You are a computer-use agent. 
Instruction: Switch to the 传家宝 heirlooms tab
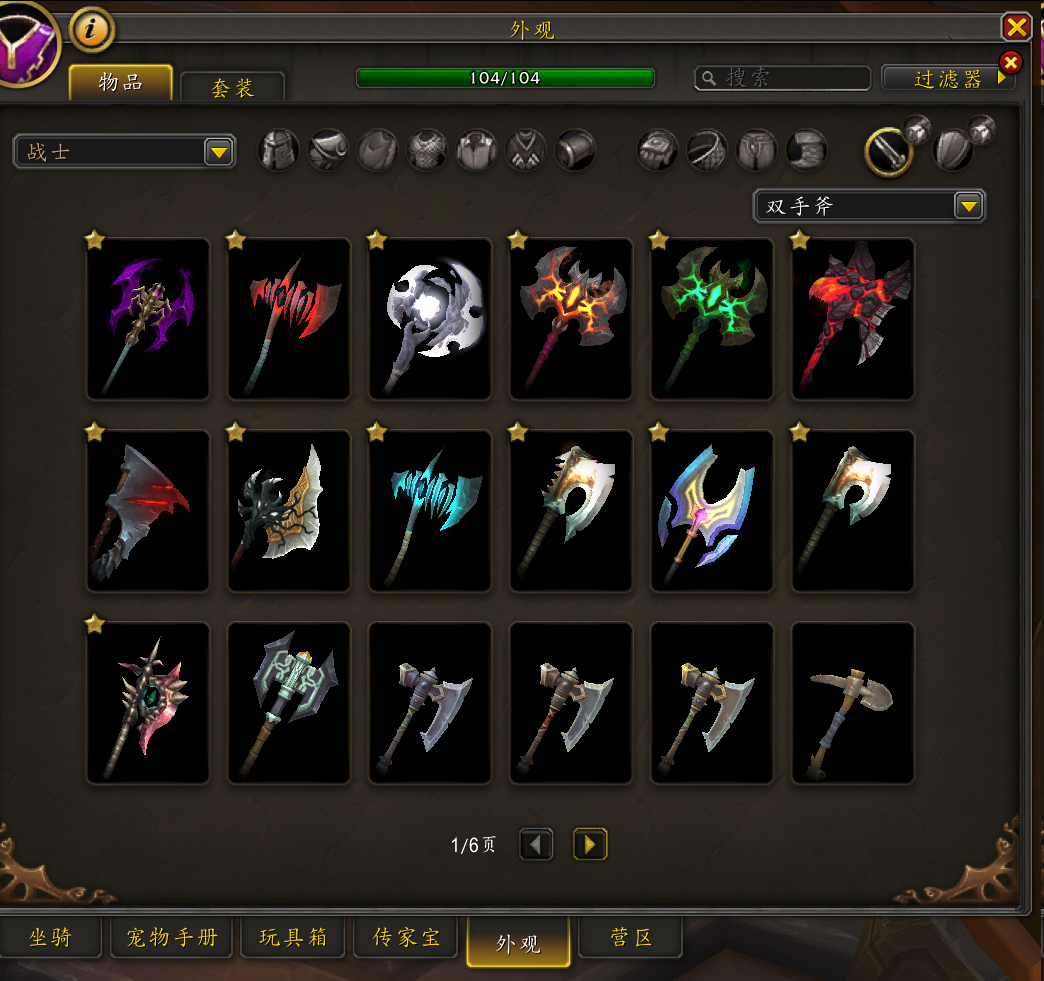pos(406,939)
